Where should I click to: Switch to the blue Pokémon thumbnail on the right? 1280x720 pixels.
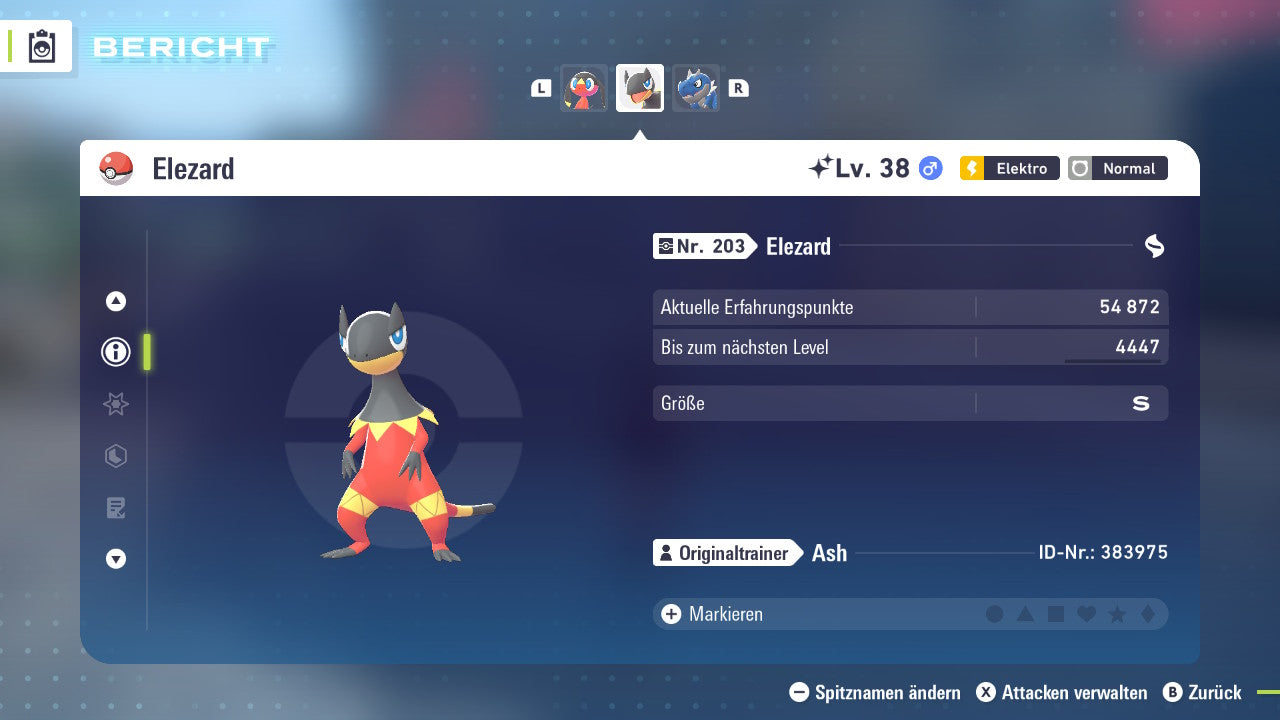tap(696, 88)
